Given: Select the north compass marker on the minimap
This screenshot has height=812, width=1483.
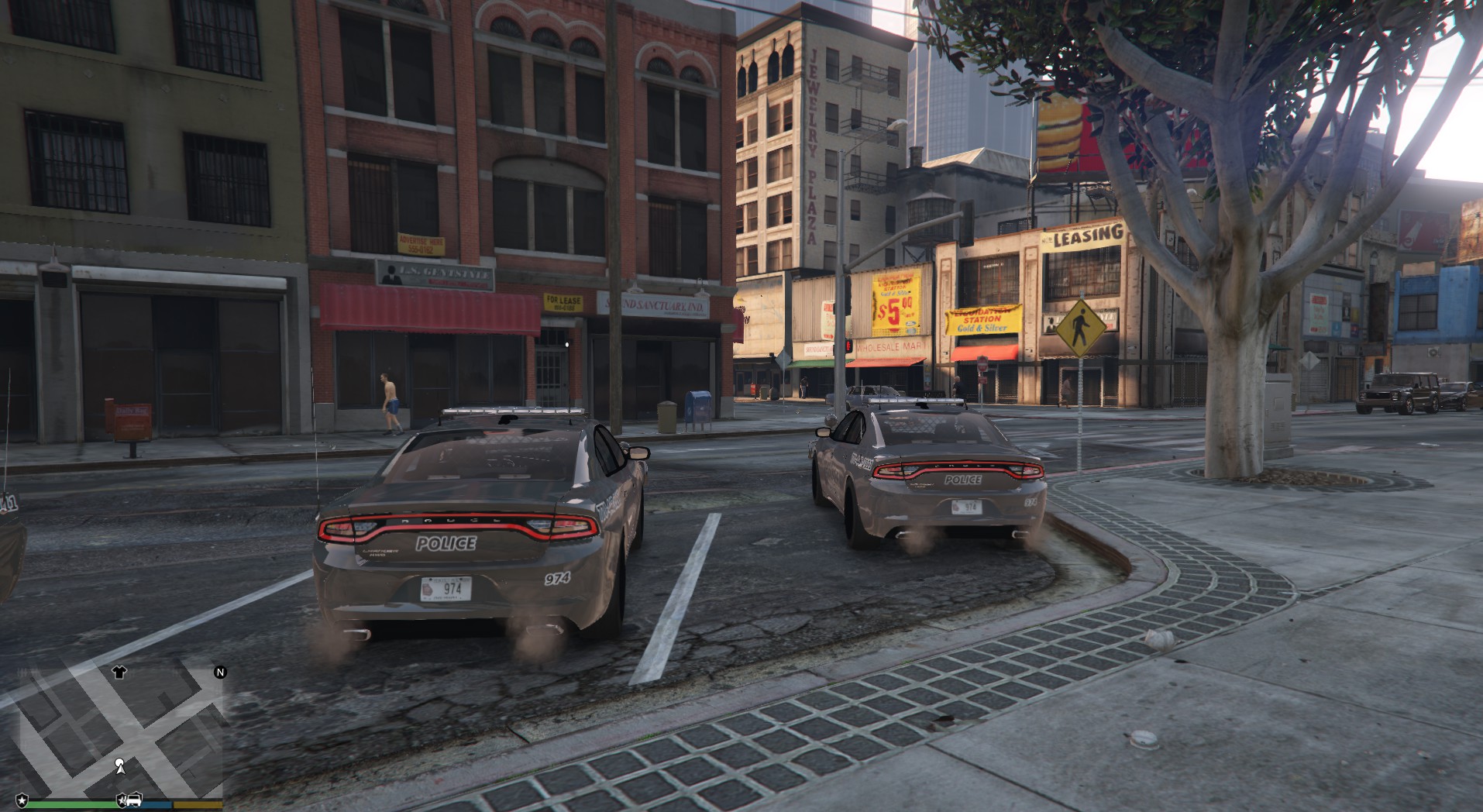Looking at the screenshot, I should 220,673.
